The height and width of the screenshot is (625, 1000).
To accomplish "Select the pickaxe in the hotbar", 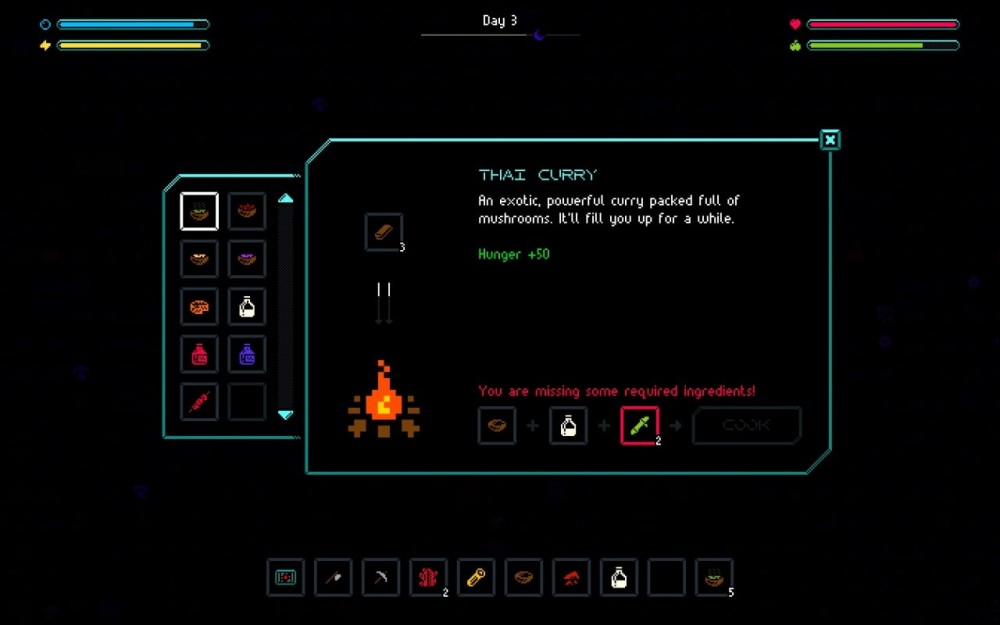I will (381, 577).
